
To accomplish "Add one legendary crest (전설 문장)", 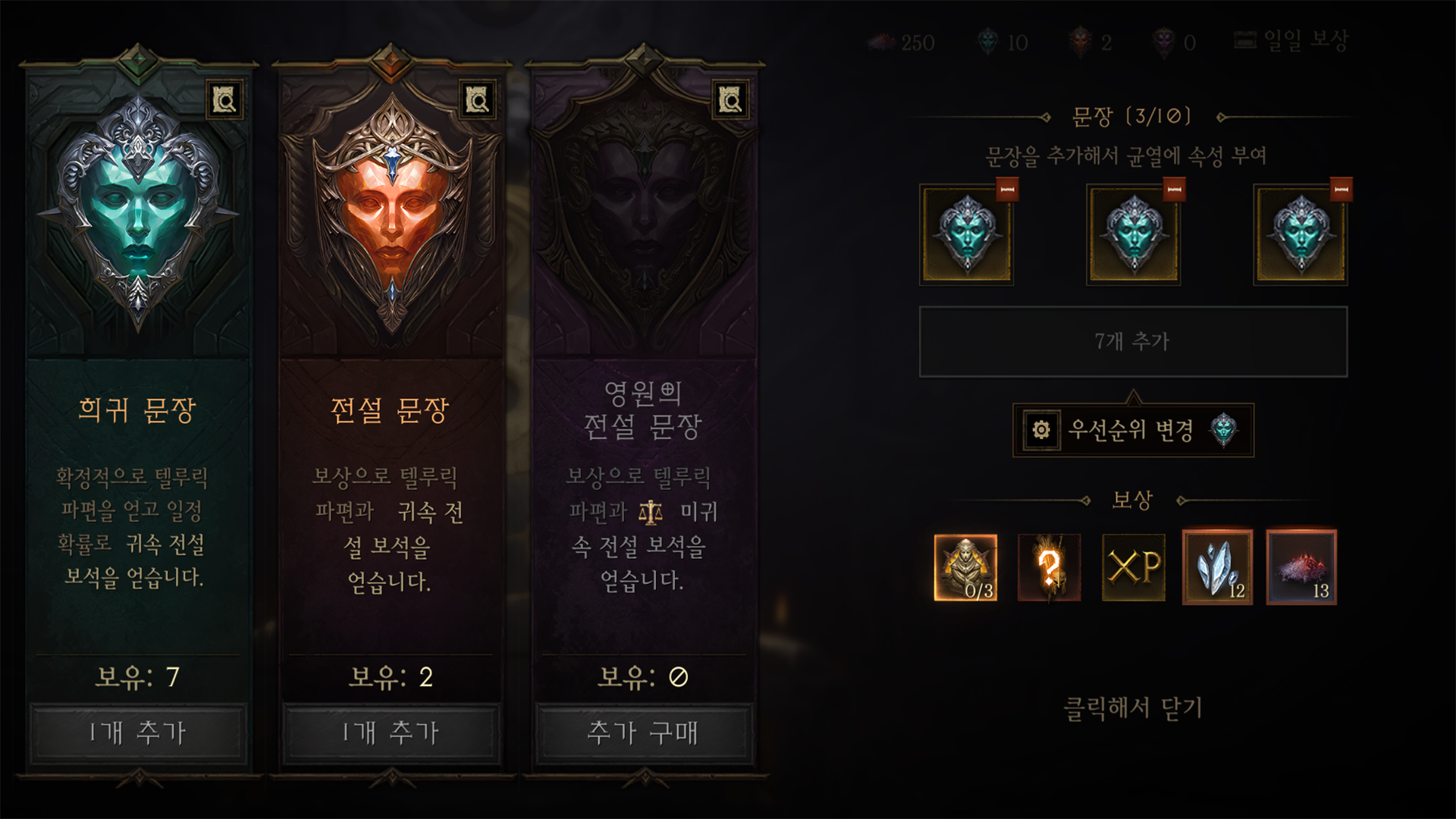I will pyautogui.click(x=391, y=733).
